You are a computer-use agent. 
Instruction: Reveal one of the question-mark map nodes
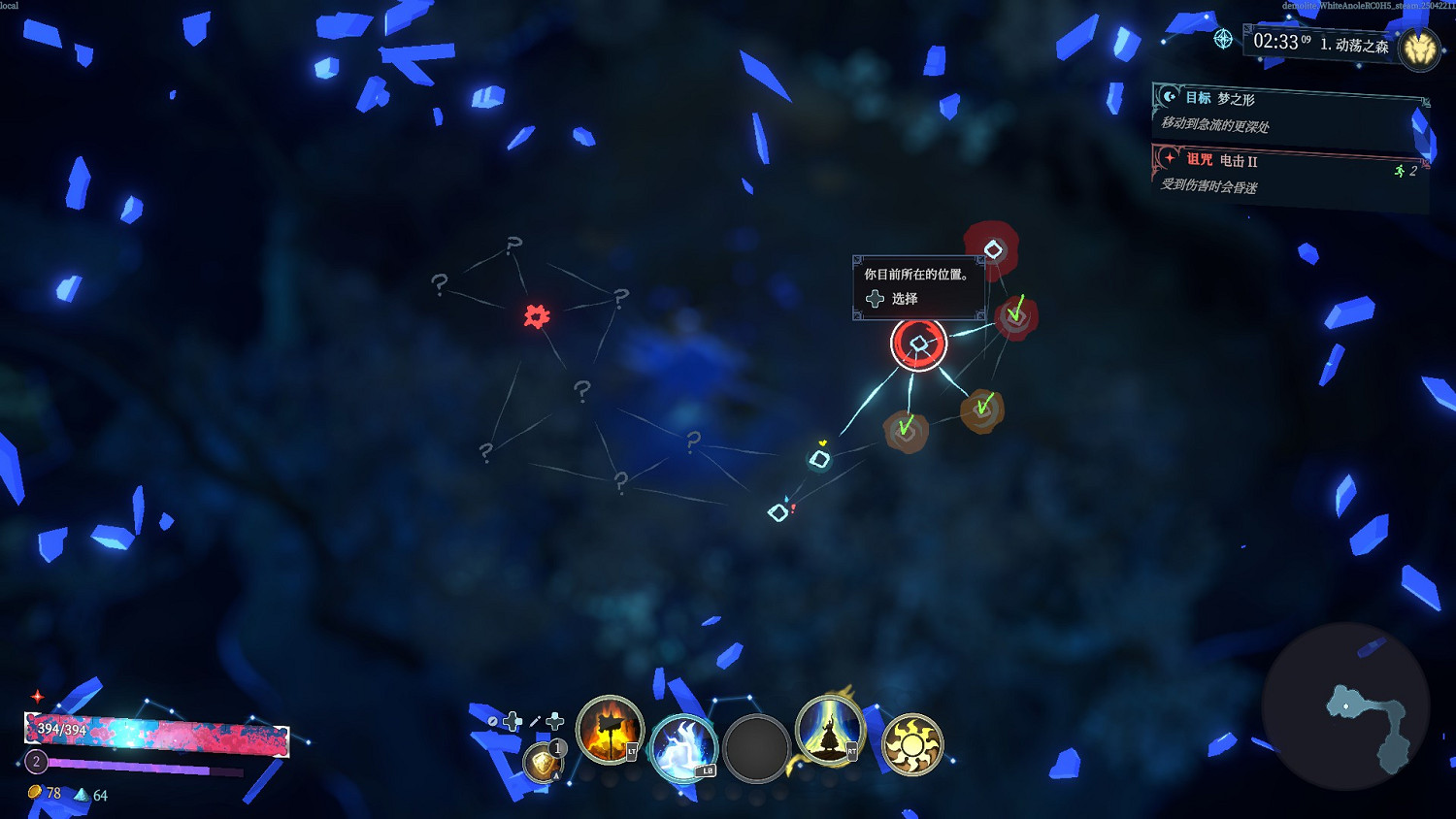580,389
